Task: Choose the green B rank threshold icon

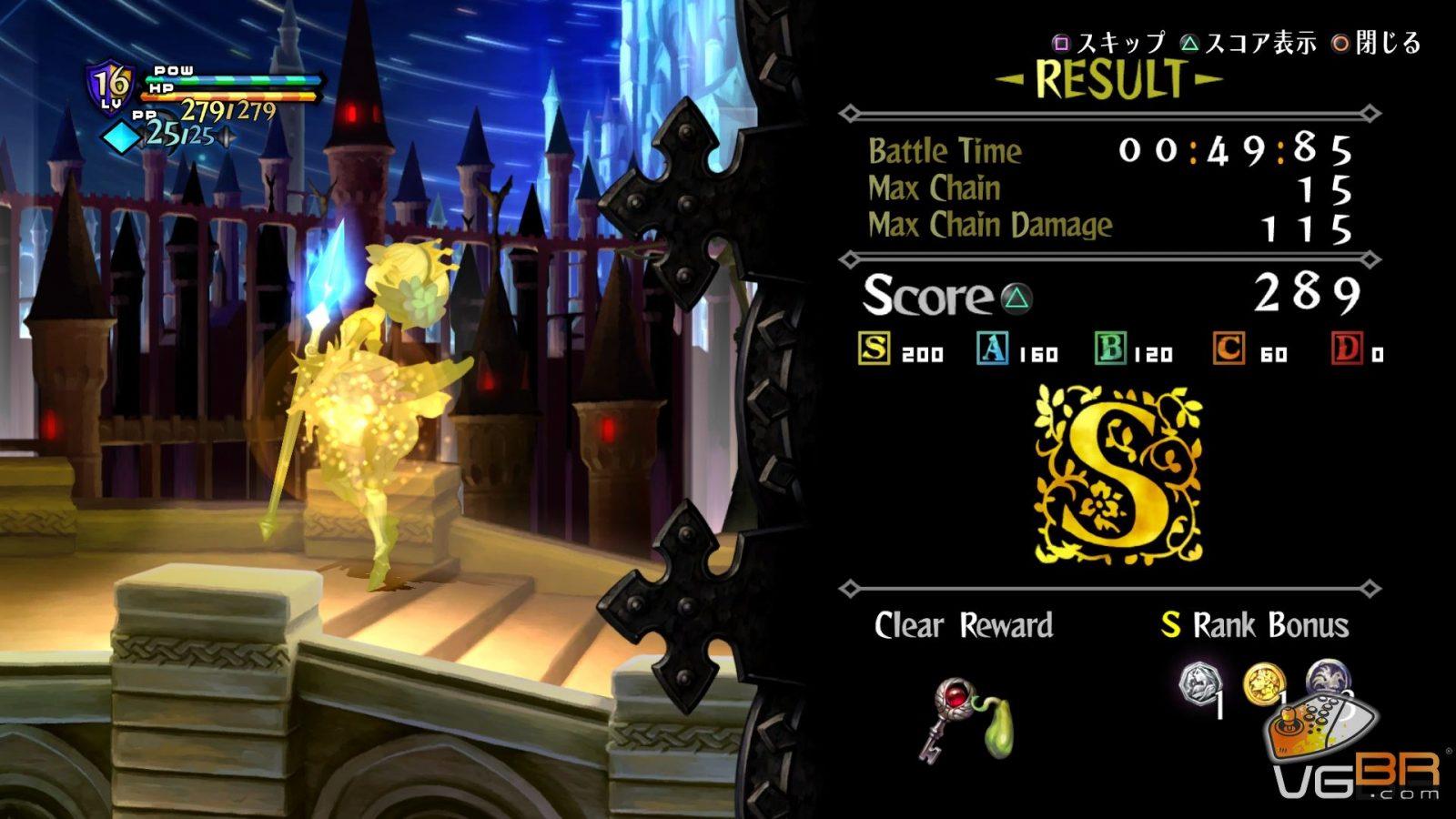Action: (1110, 349)
